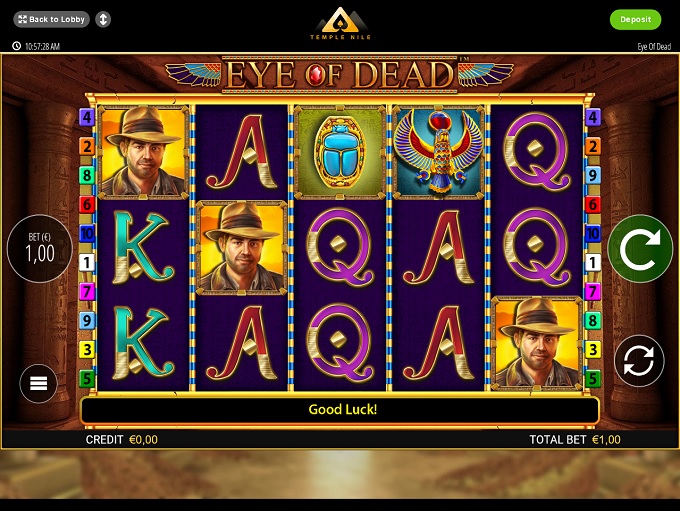
Task: Open the hamburger game menu
Action: (38, 382)
